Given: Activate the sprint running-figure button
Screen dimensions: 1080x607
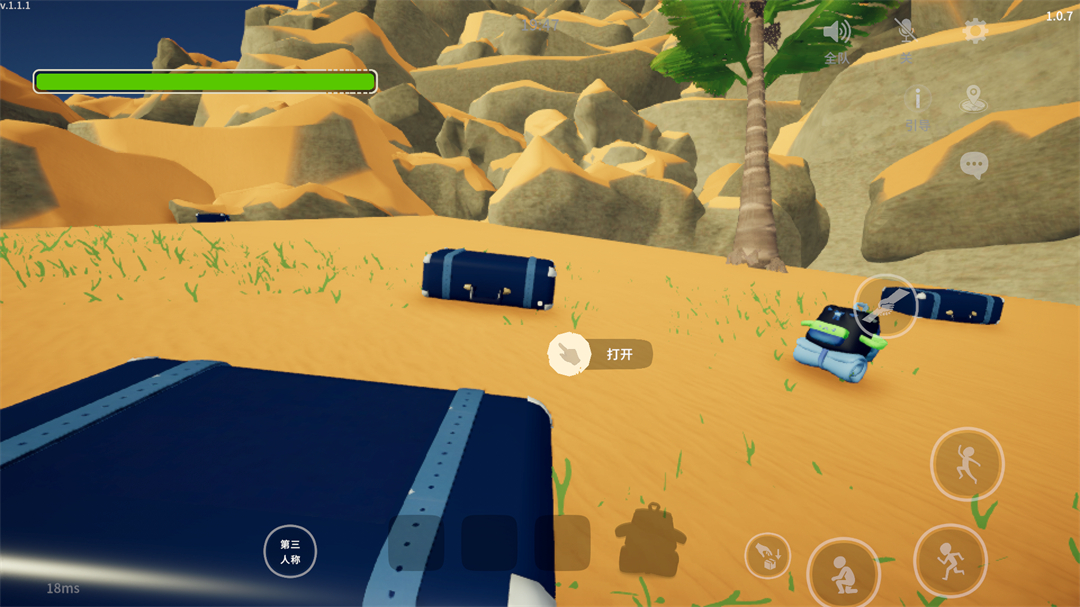Looking at the screenshot, I should (x=950, y=560).
